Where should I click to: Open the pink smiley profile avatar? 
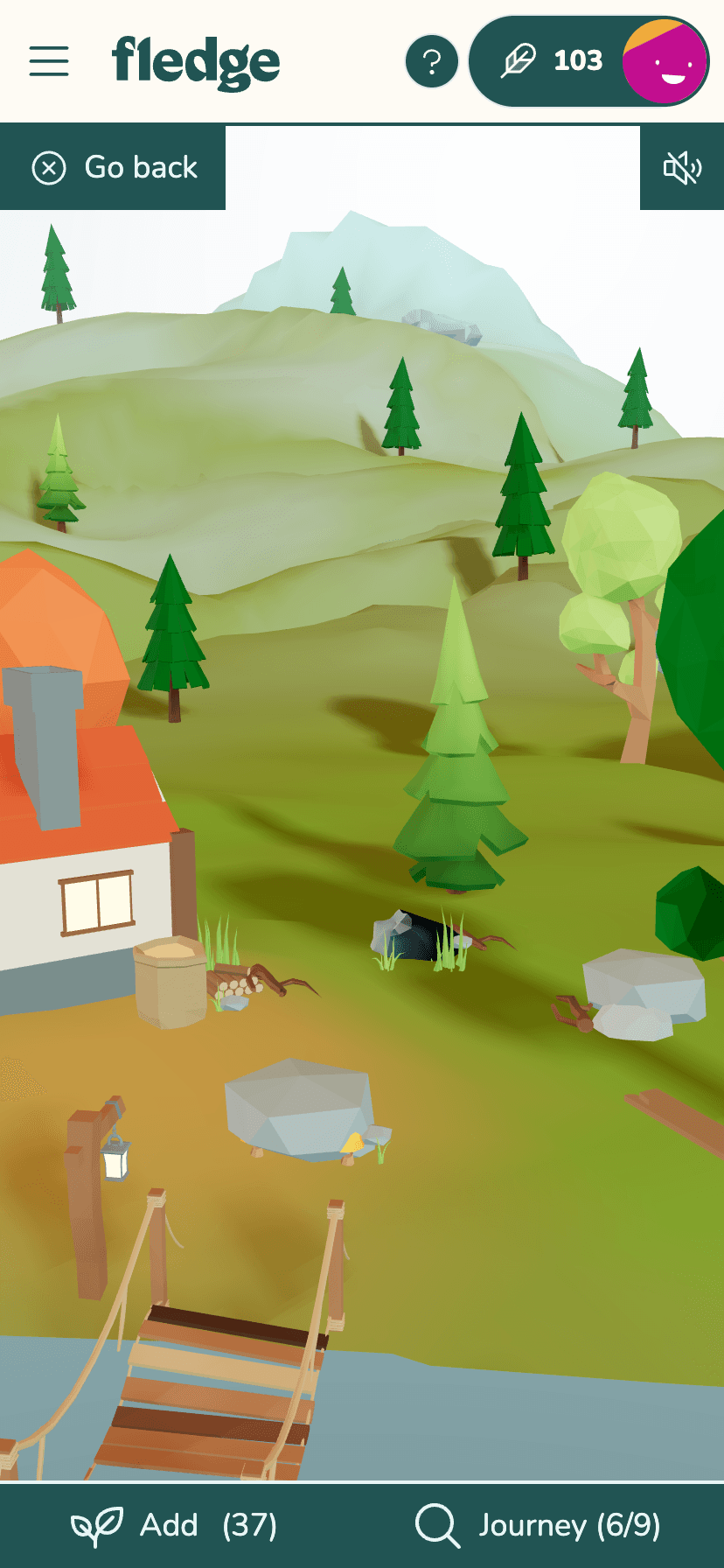pos(664,61)
